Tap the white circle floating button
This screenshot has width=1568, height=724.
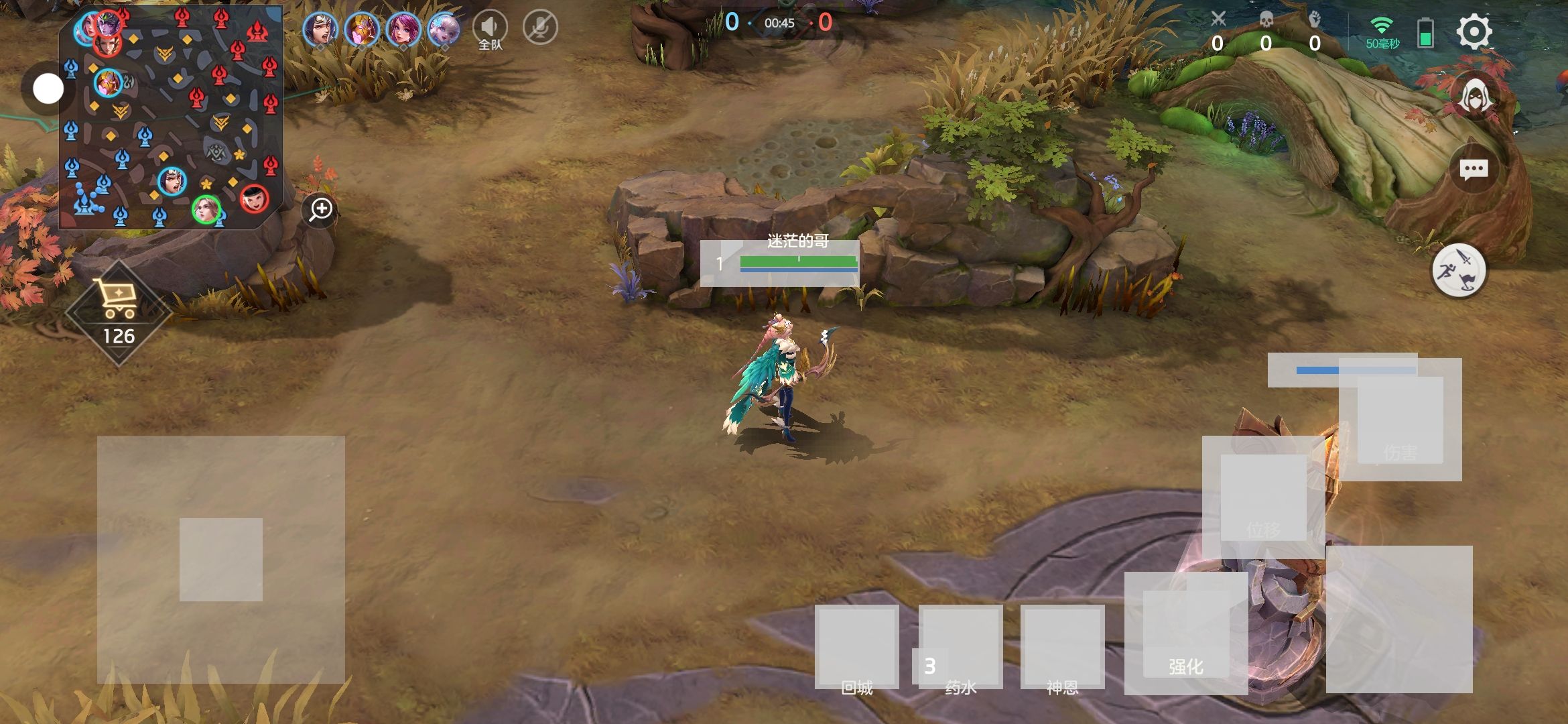tap(48, 88)
